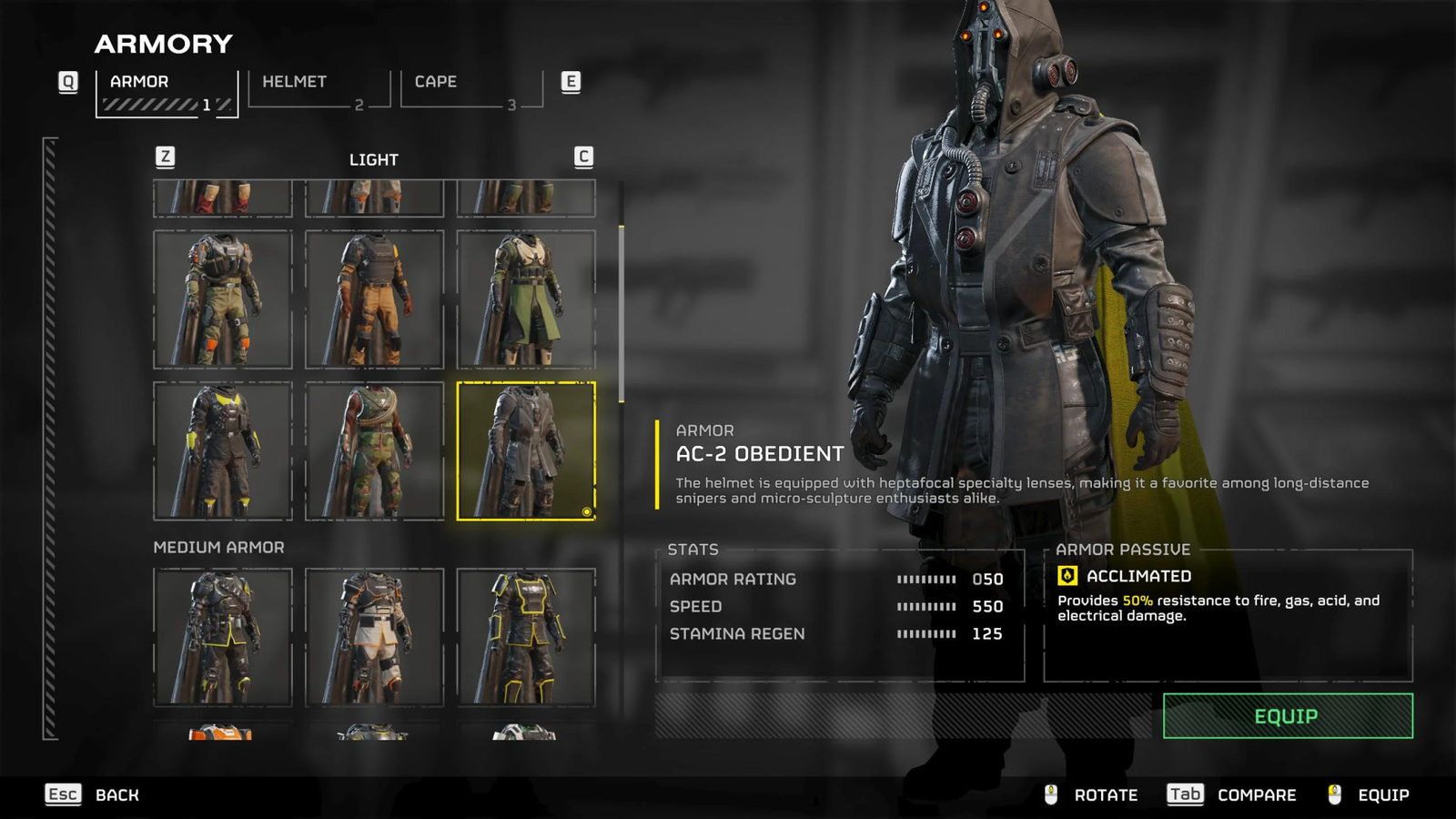
Task: Click the Esc key icon in bottom bar
Action: [x=61, y=794]
